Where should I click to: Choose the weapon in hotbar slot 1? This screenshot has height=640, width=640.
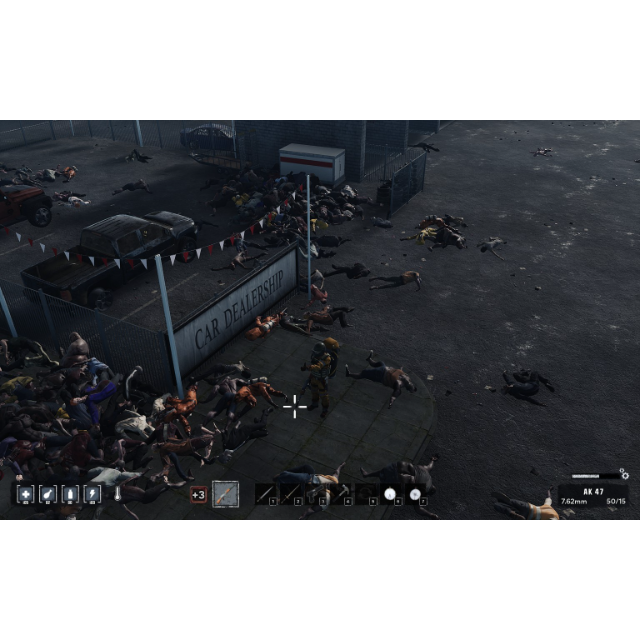pyautogui.click(x=265, y=494)
